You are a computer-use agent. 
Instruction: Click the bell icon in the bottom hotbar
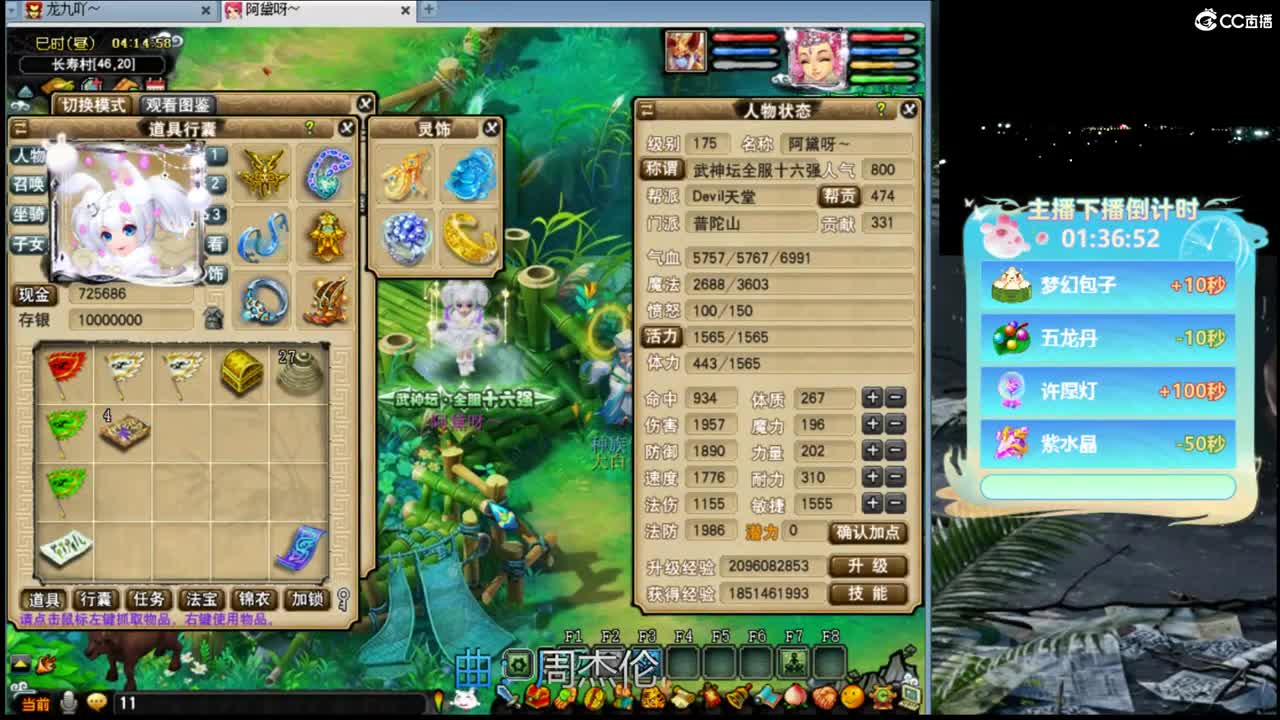(737, 697)
